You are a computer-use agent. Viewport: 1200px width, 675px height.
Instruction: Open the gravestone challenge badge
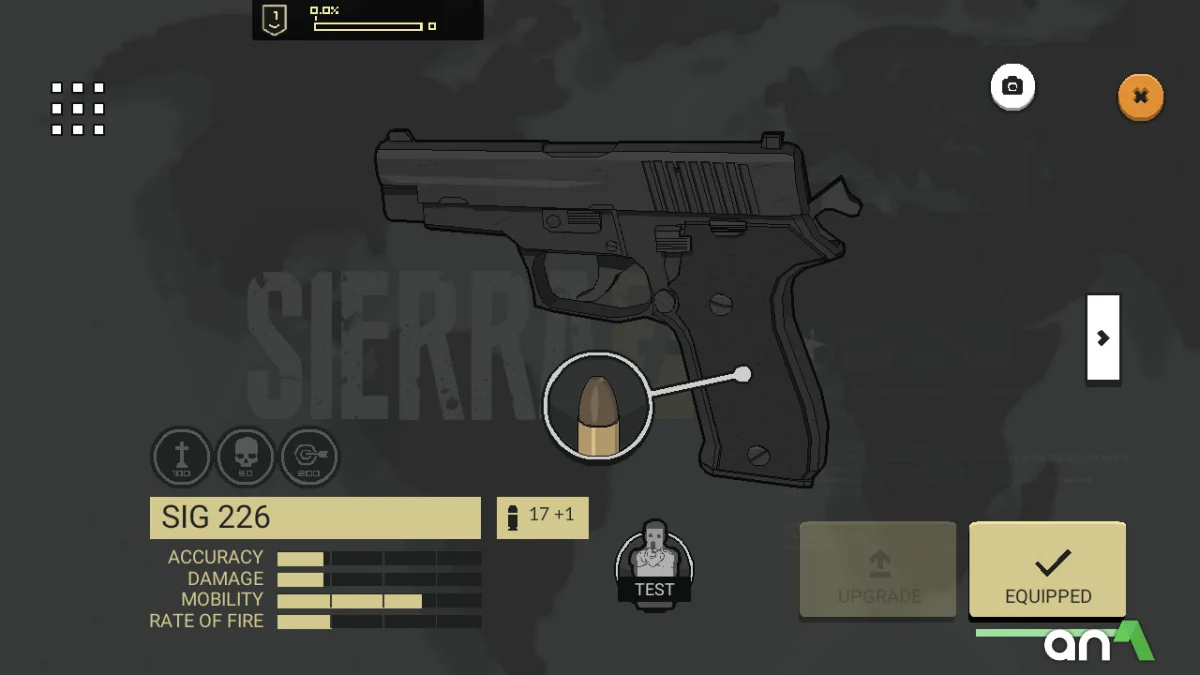click(181, 457)
